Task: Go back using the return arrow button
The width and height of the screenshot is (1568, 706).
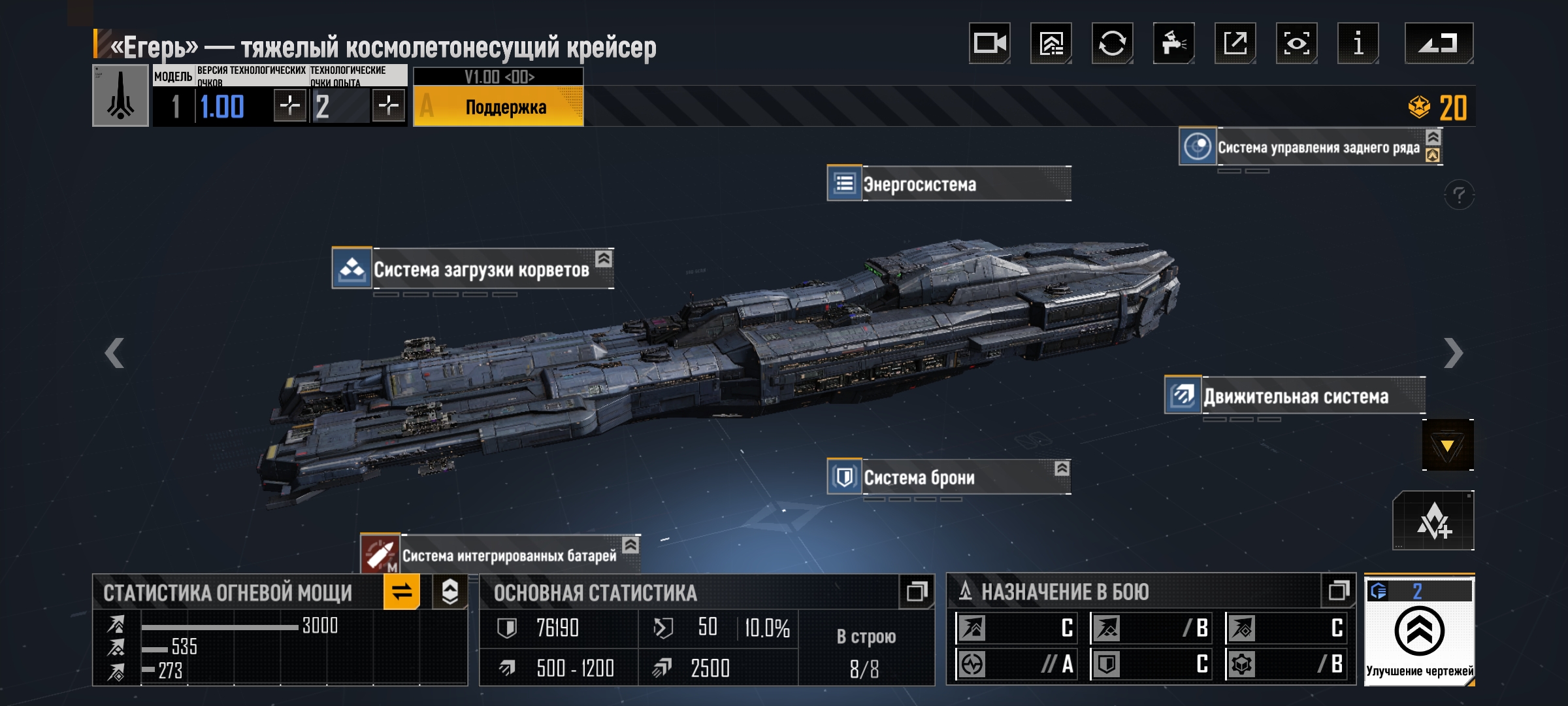Action: [x=1438, y=44]
